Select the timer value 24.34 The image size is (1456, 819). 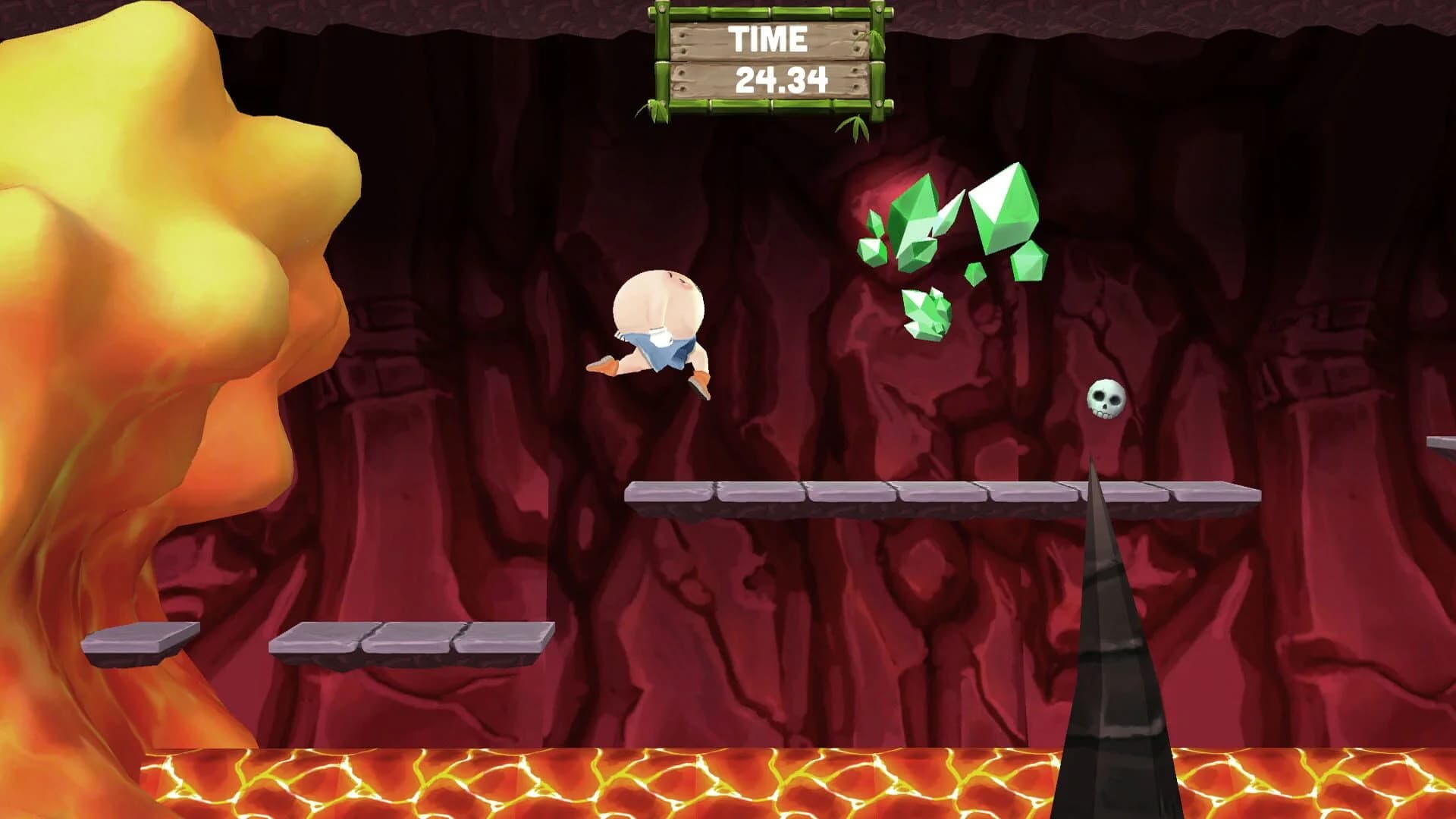pos(781,79)
